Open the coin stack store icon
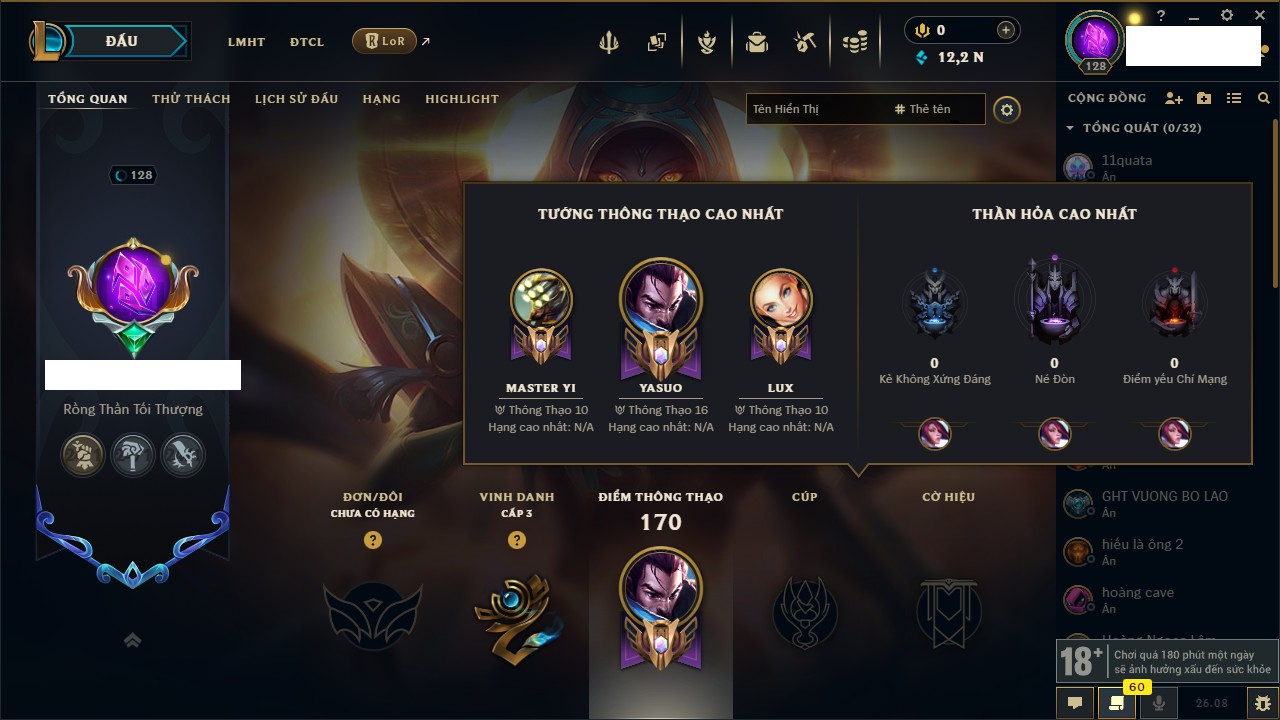1280x720 pixels. coord(854,42)
